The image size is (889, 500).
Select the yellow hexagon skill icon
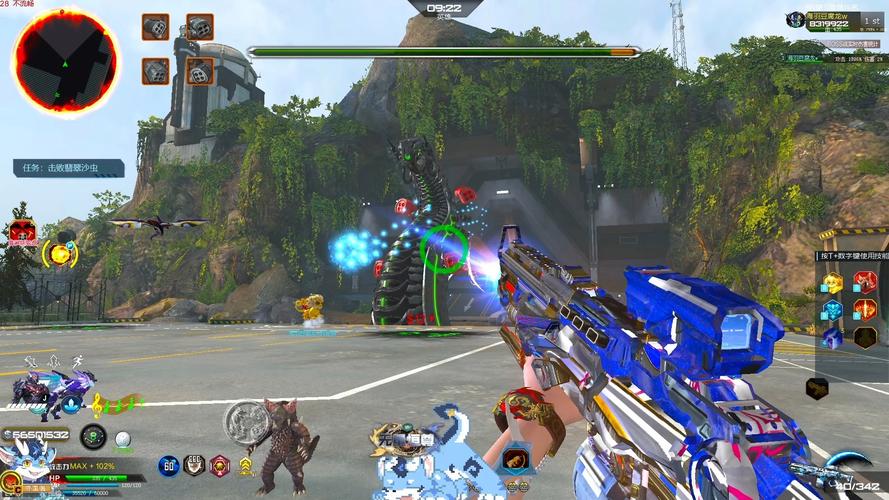click(x=833, y=282)
